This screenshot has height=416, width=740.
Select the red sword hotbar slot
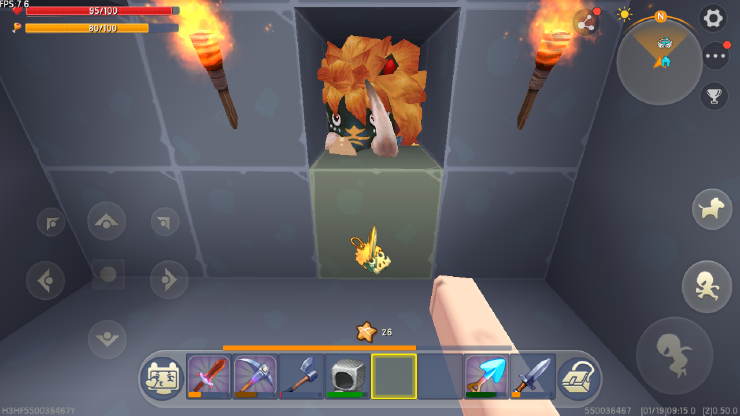[x=209, y=377]
